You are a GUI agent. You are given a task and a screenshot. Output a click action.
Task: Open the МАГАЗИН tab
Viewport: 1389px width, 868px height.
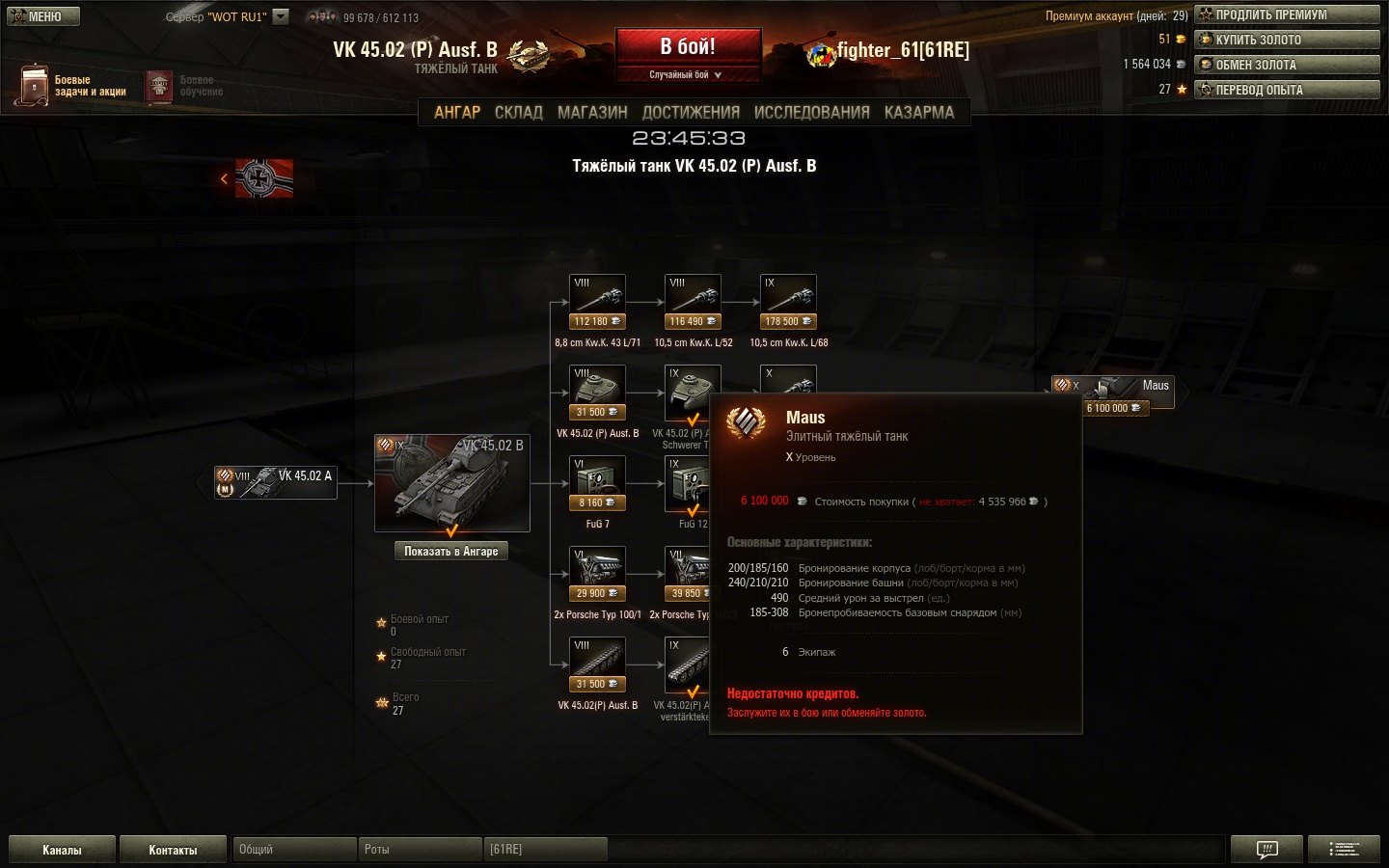(592, 113)
